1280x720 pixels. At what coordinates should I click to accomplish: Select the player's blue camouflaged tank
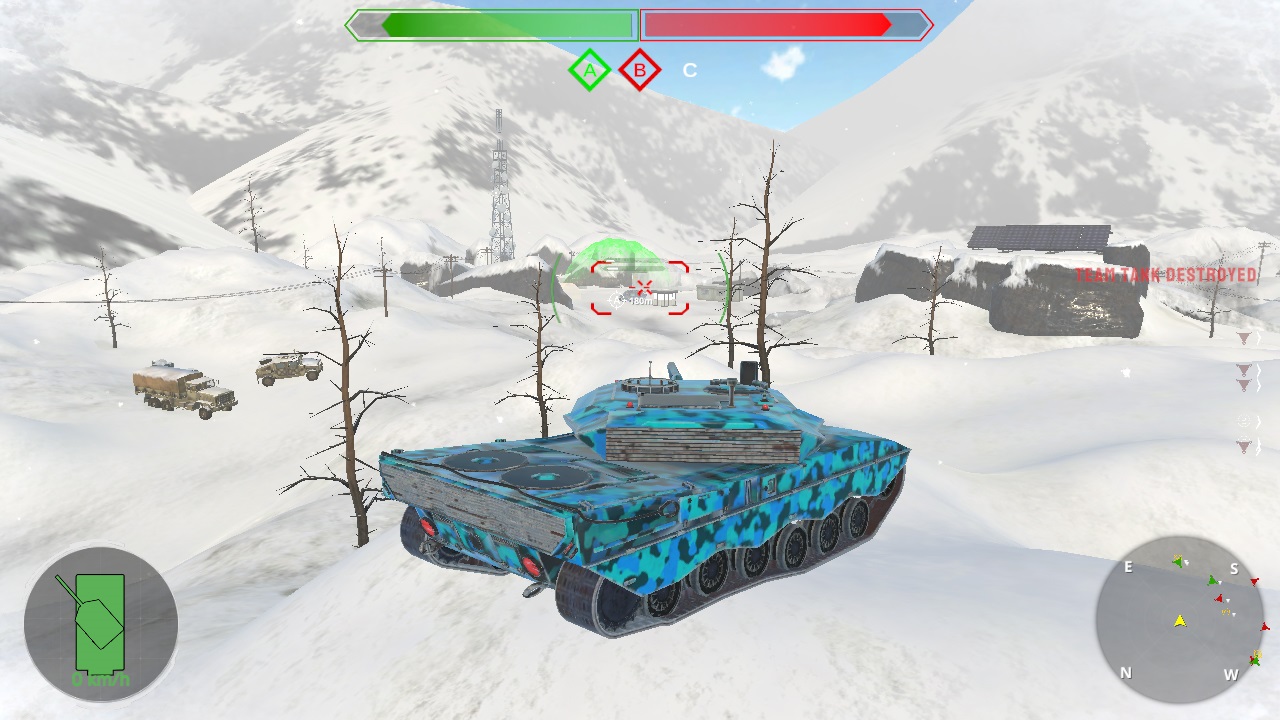(660, 470)
